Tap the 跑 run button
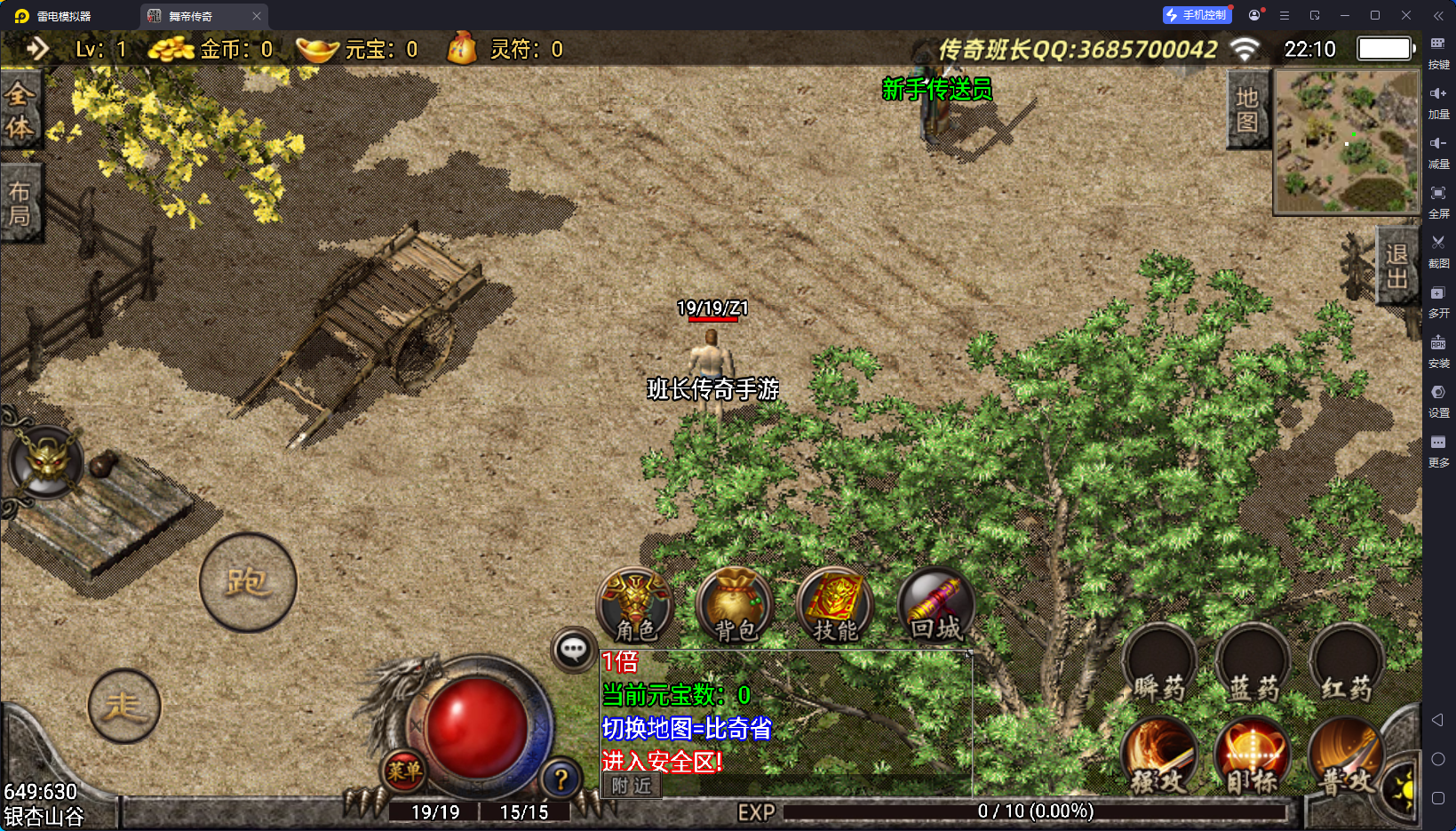Screen dimensions: 1456x831 tap(248, 583)
